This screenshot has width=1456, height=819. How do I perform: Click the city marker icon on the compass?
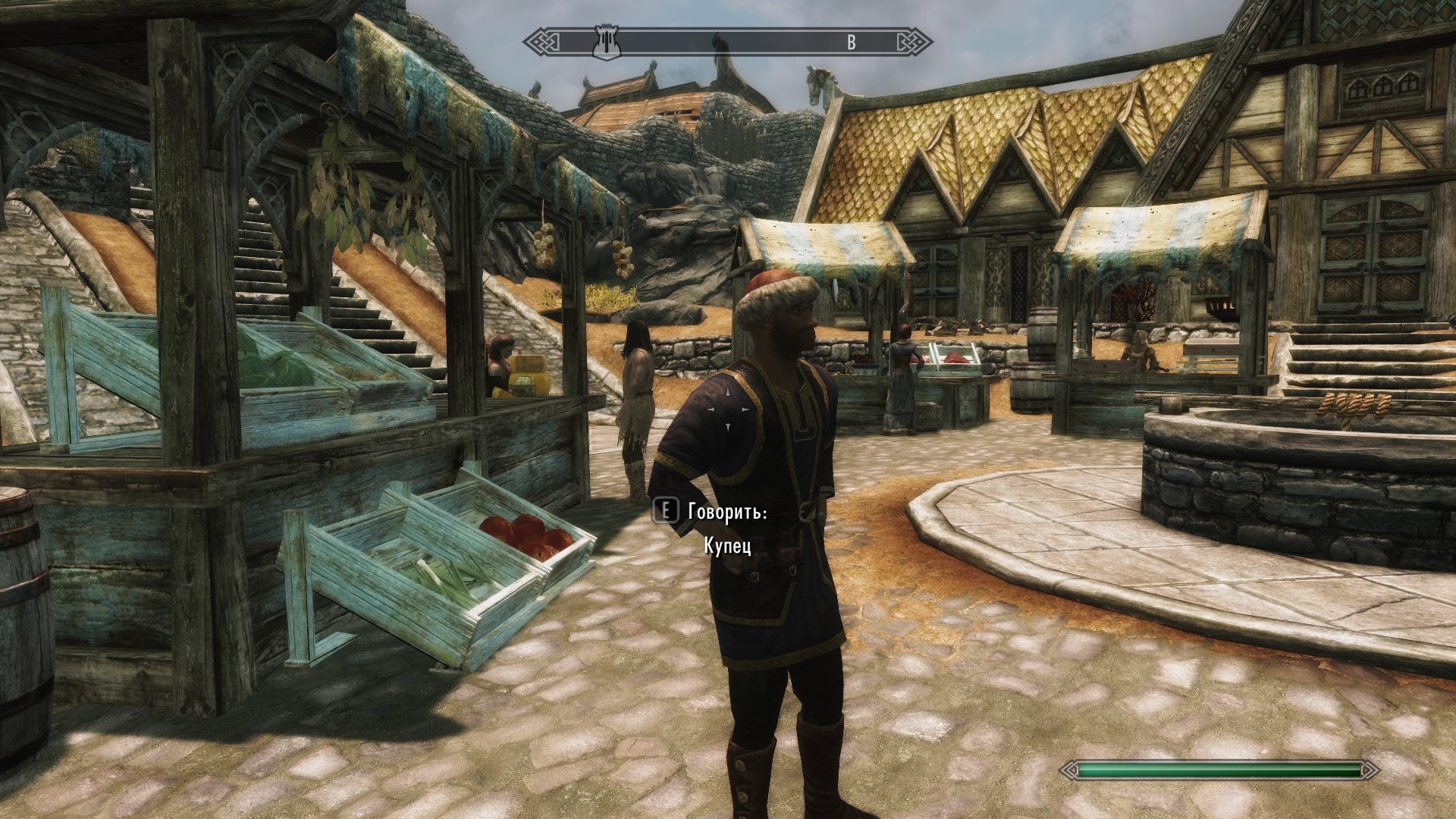click(607, 42)
